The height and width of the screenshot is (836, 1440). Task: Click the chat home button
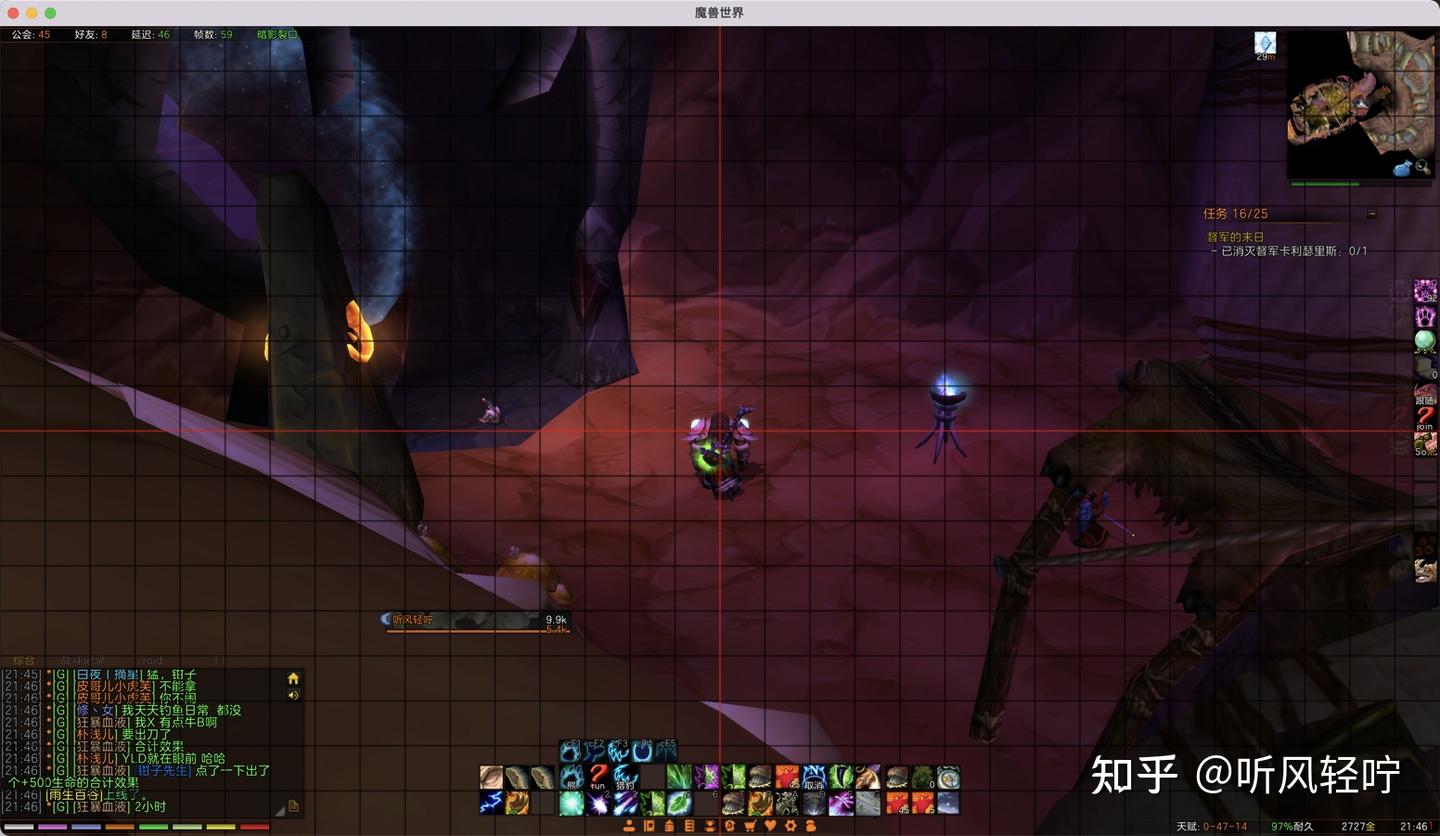pyautogui.click(x=293, y=678)
